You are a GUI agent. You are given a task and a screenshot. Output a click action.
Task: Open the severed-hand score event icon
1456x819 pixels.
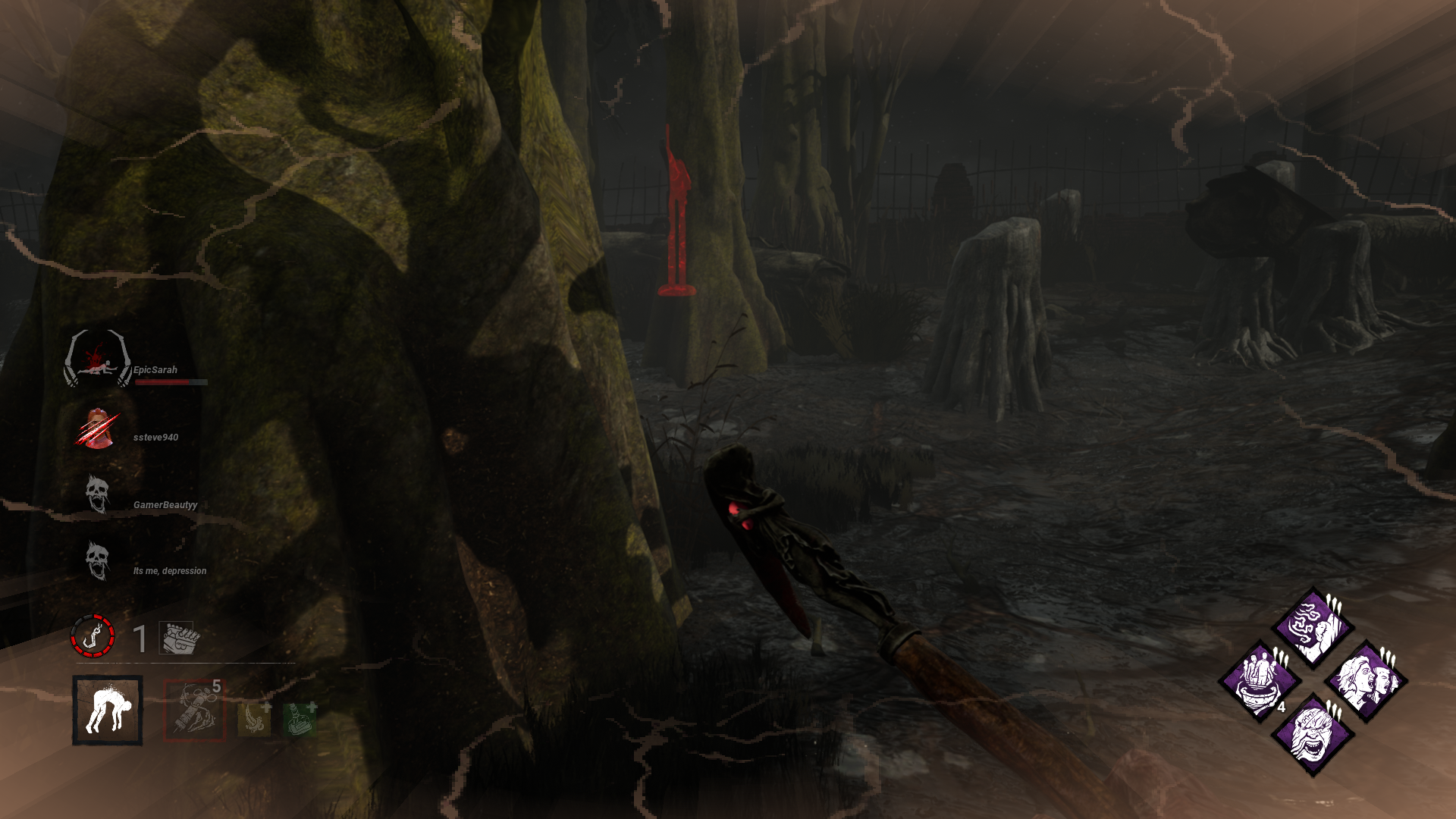[180, 637]
